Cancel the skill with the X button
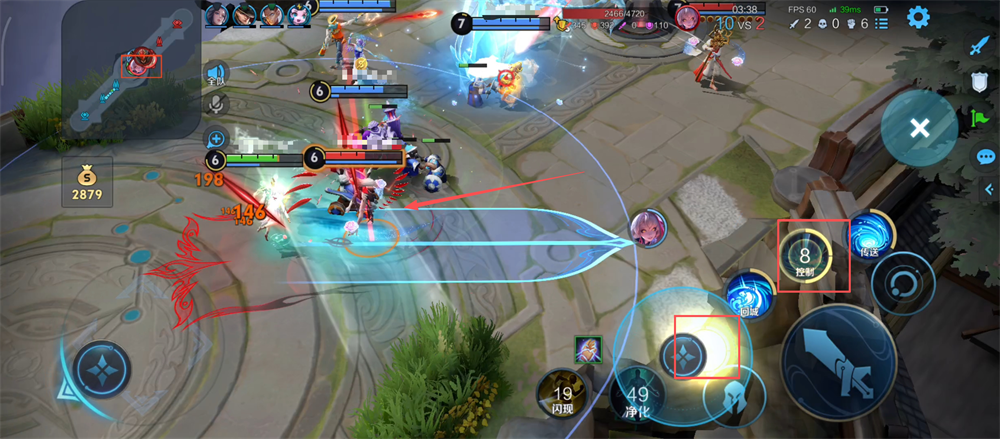The width and height of the screenshot is (1000, 439). (x=919, y=128)
